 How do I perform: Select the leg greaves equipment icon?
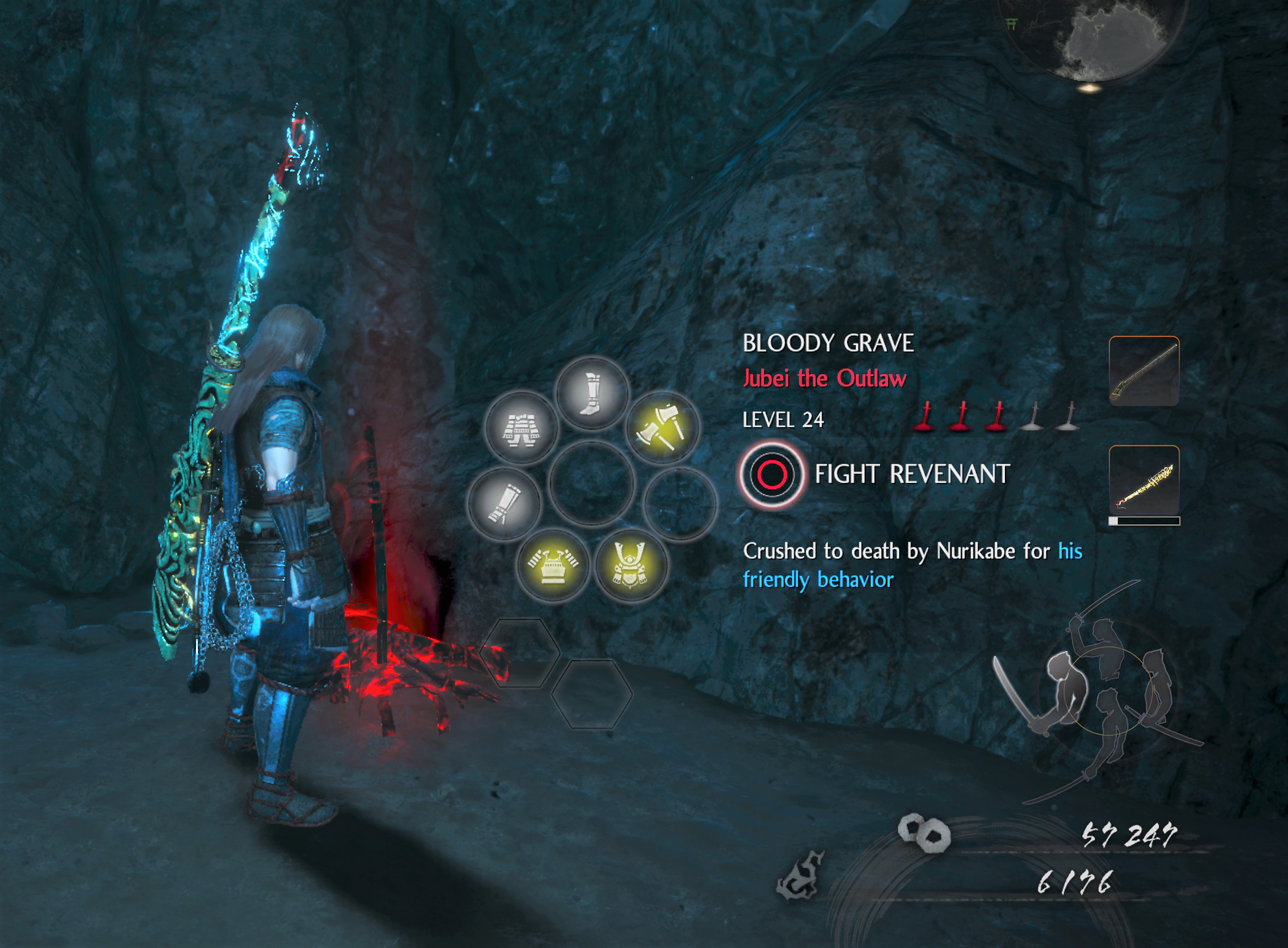click(x=592, y=393)
